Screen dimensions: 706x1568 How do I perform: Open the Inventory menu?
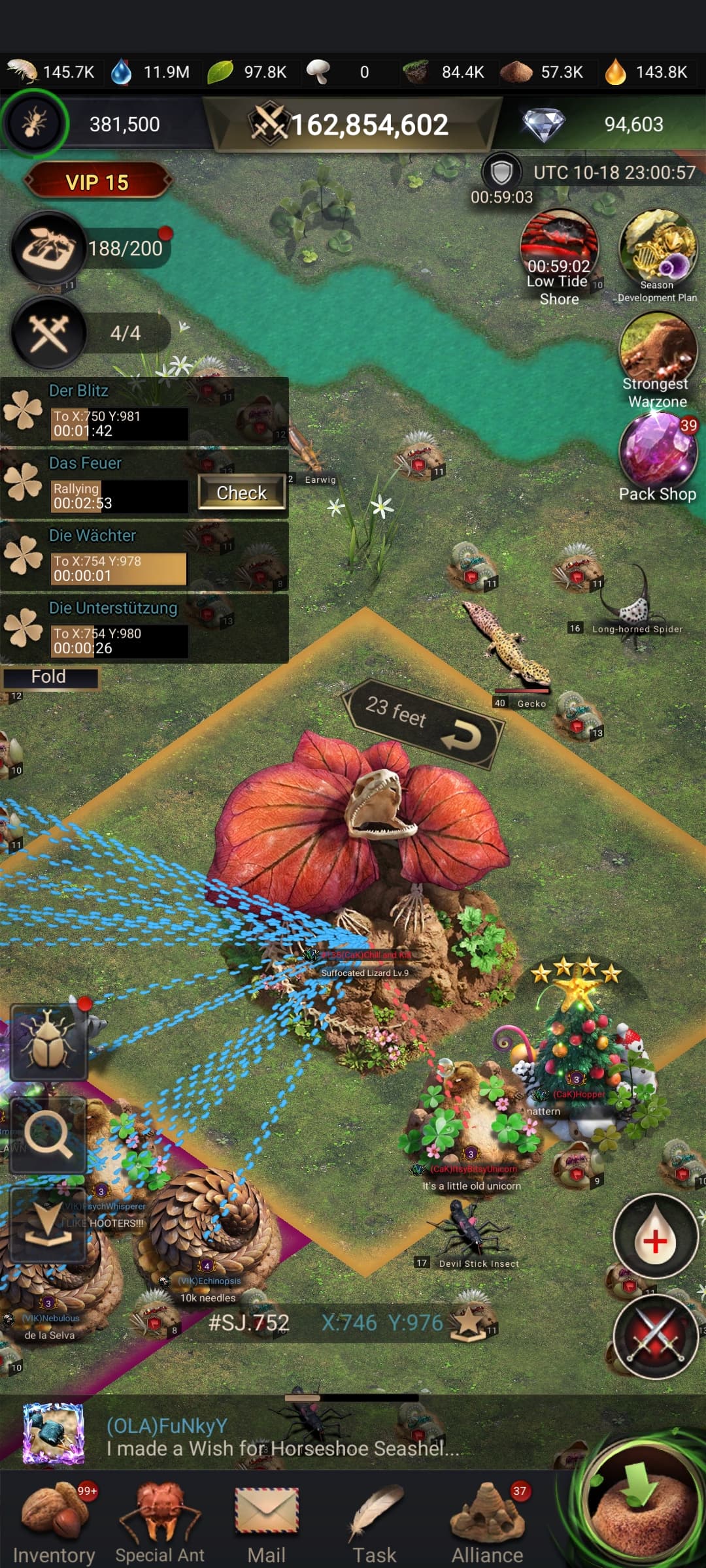click(x=54, y=1521)
